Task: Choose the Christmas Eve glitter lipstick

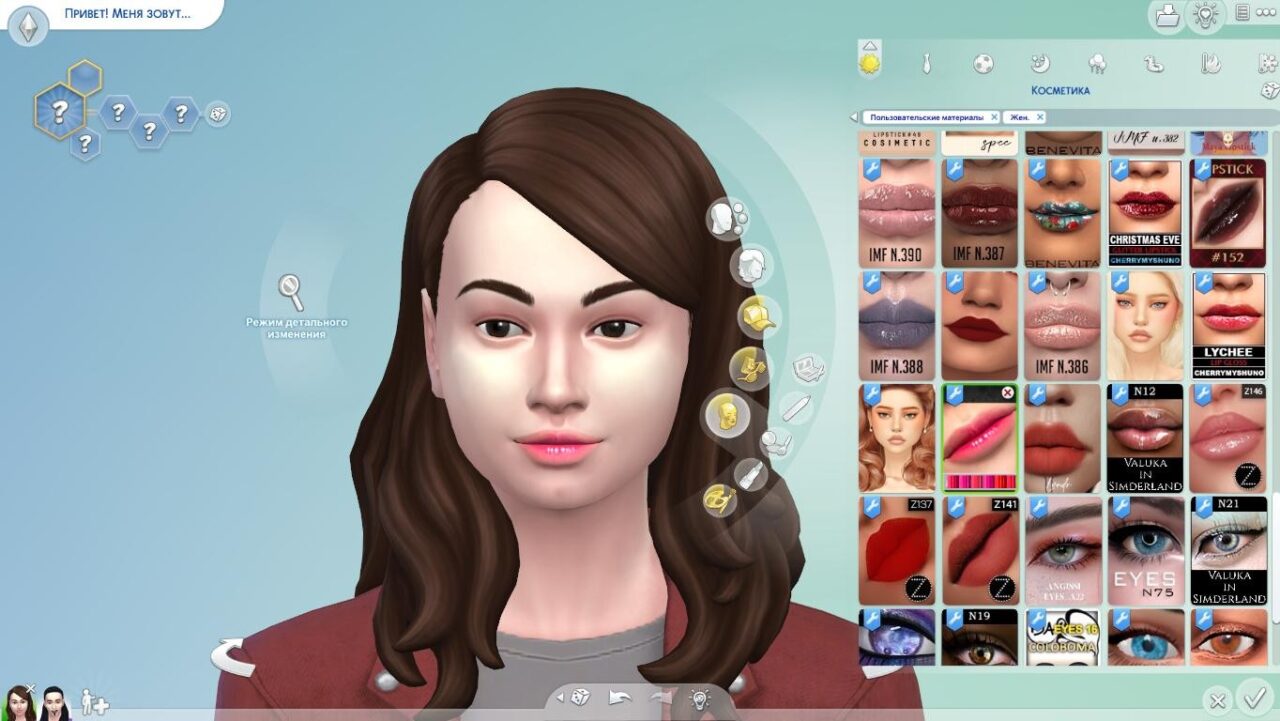Action: pyautogui.click(x=1145, y=213)
